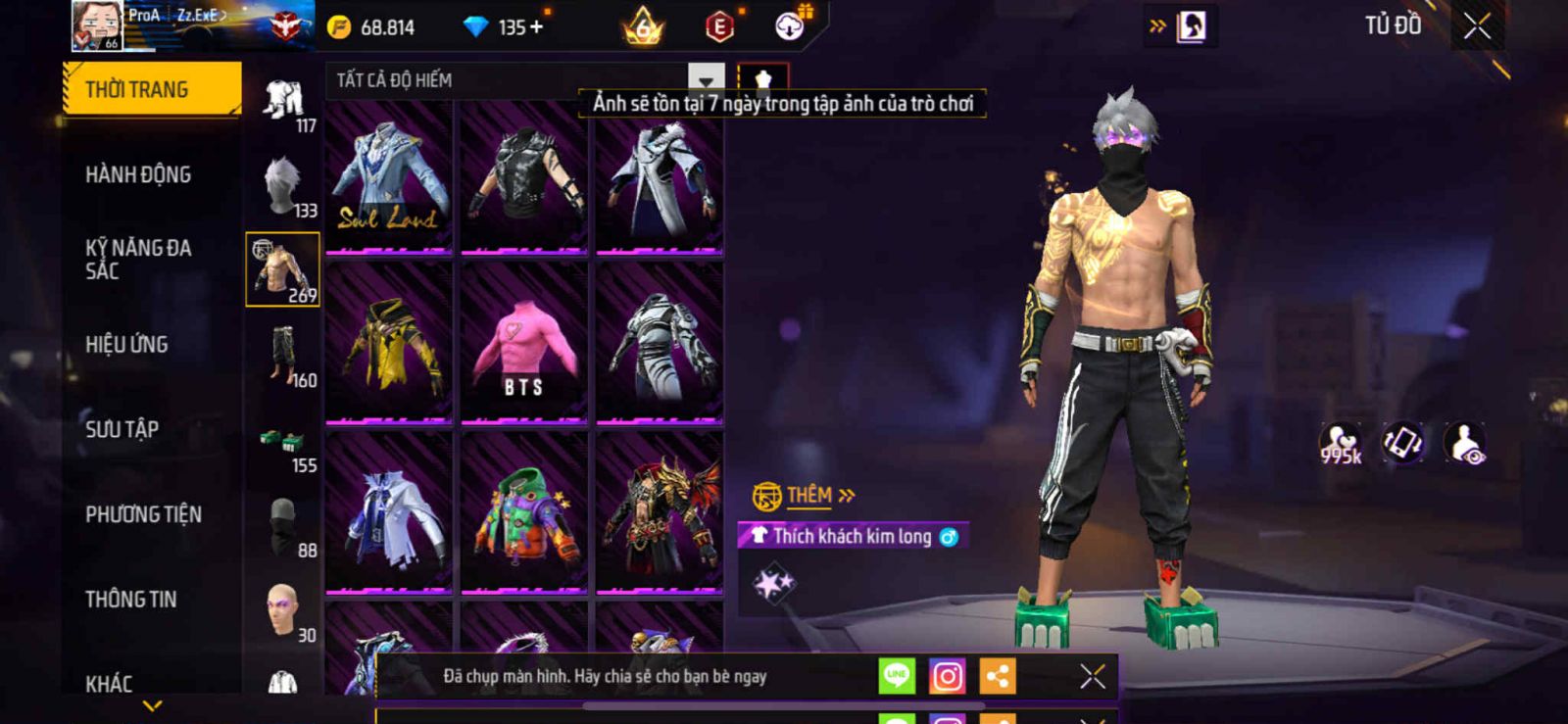Dismiss the screenshot share notification

pyautogui.click(x=1092, y=676)
